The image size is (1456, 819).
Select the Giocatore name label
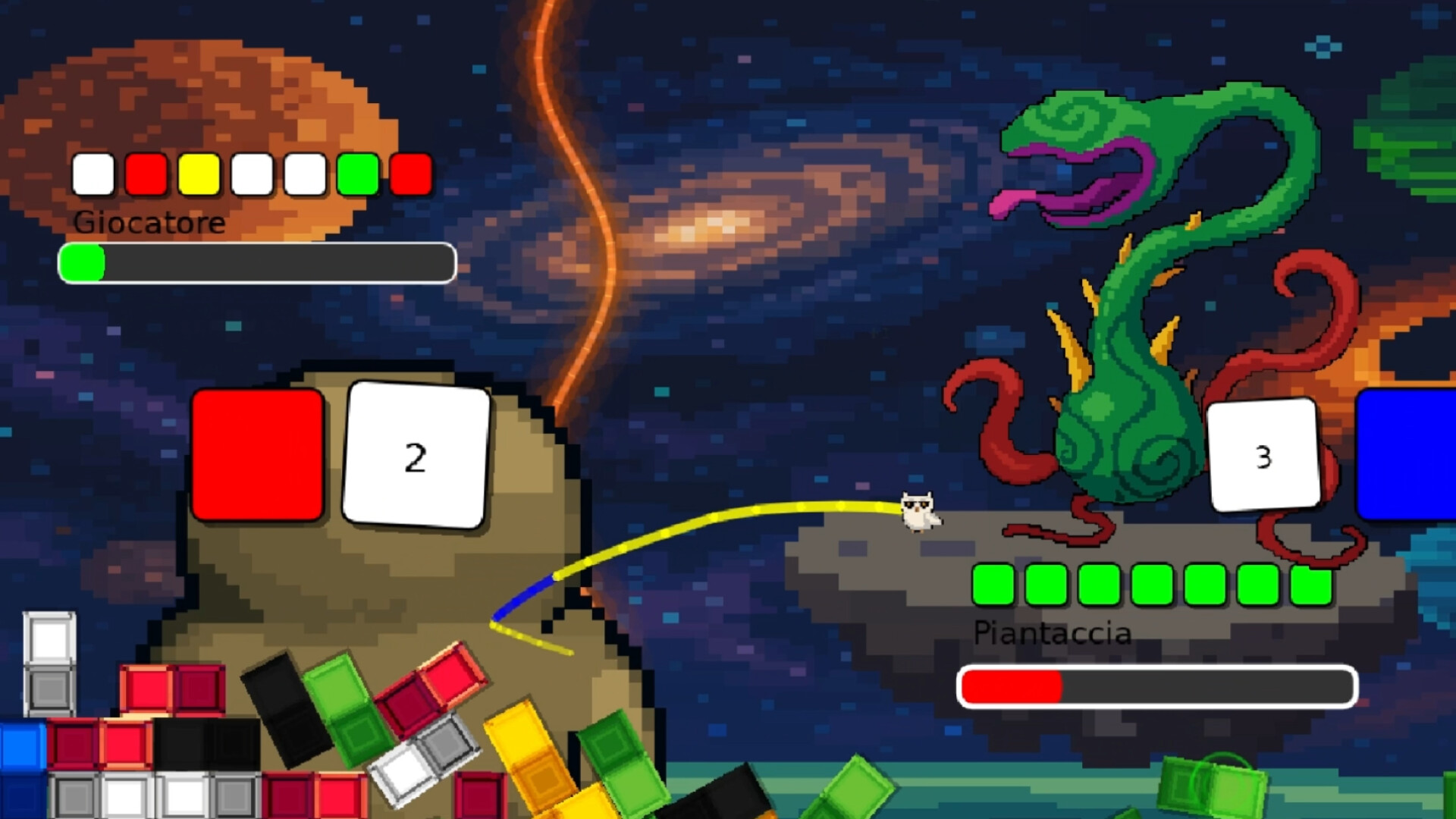click(x=148, y=223)
